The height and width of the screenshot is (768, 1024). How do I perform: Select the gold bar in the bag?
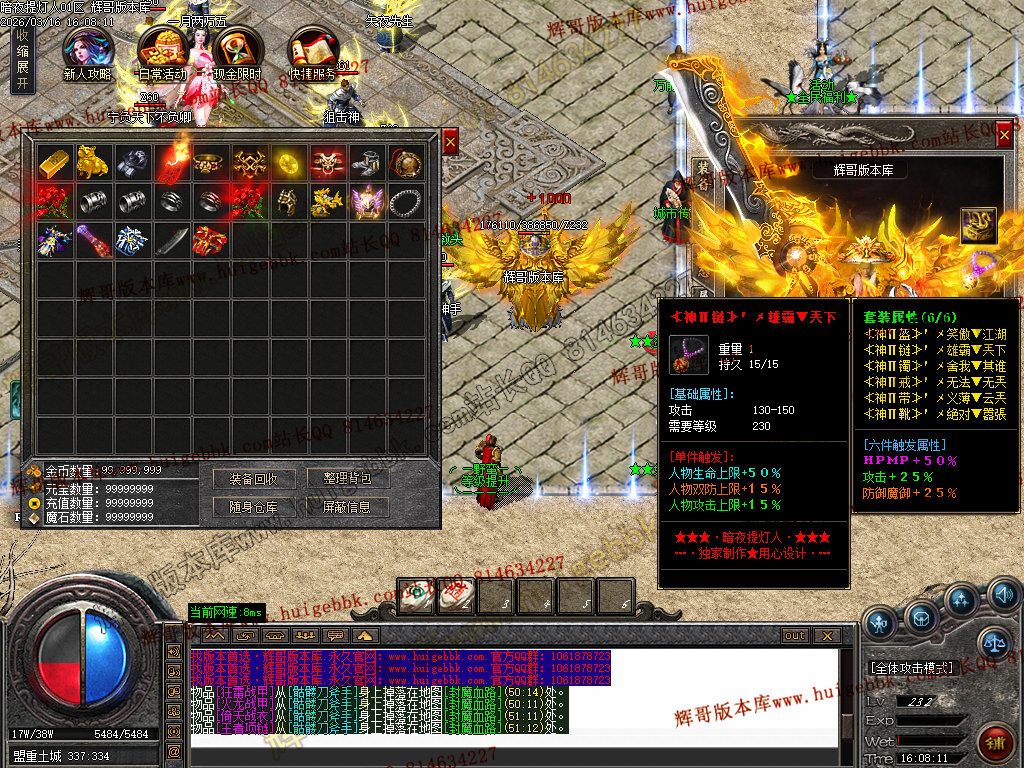54,162
